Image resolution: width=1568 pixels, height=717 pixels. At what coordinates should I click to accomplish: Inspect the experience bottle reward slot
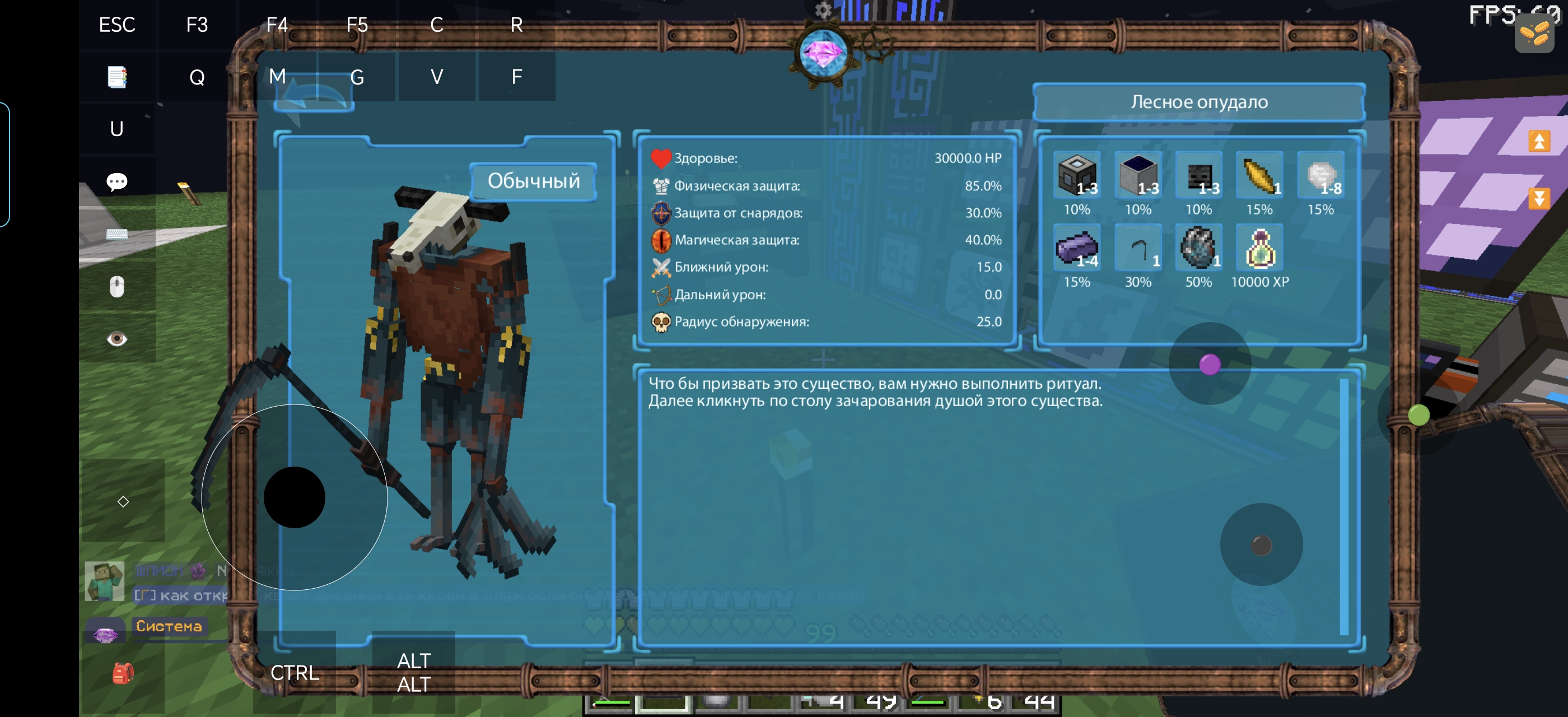pyautogui.click(x=1259, y=248)
